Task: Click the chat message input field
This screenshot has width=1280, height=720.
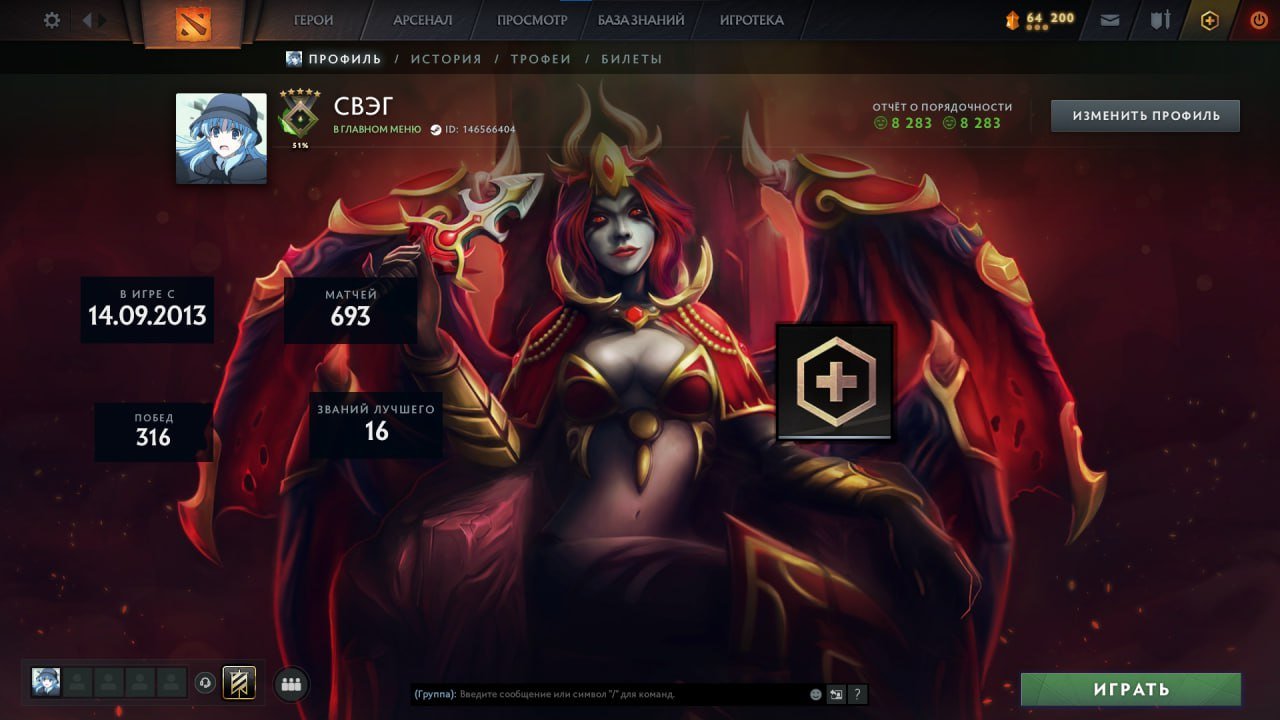Action: (600, 693)
